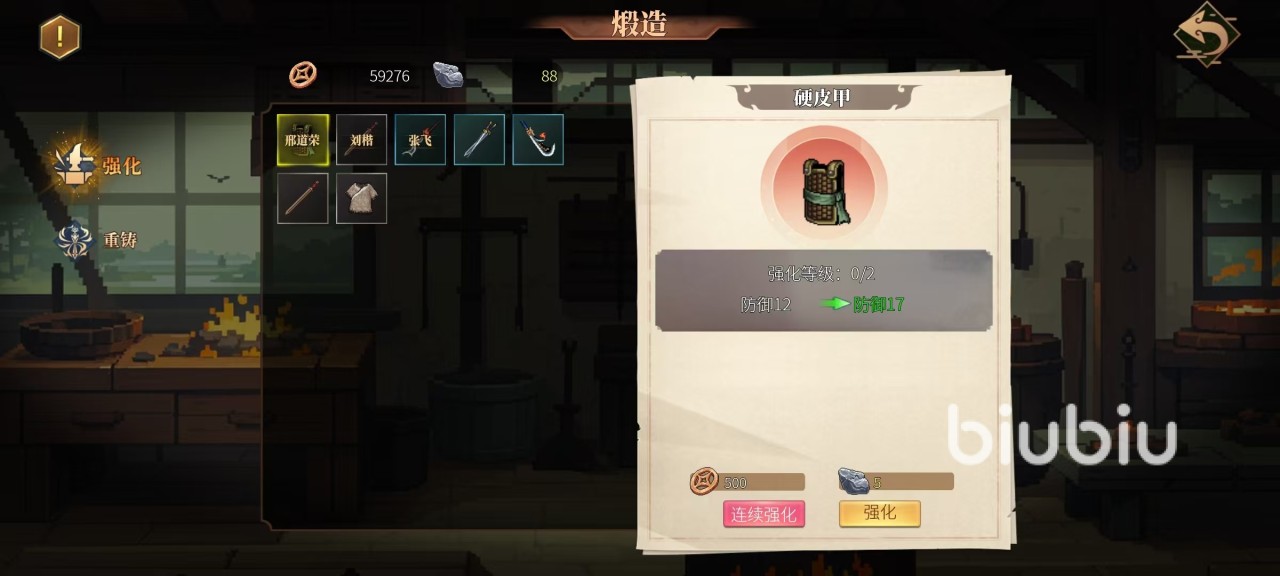Choose the wooden staff slot

click(303, 198)
